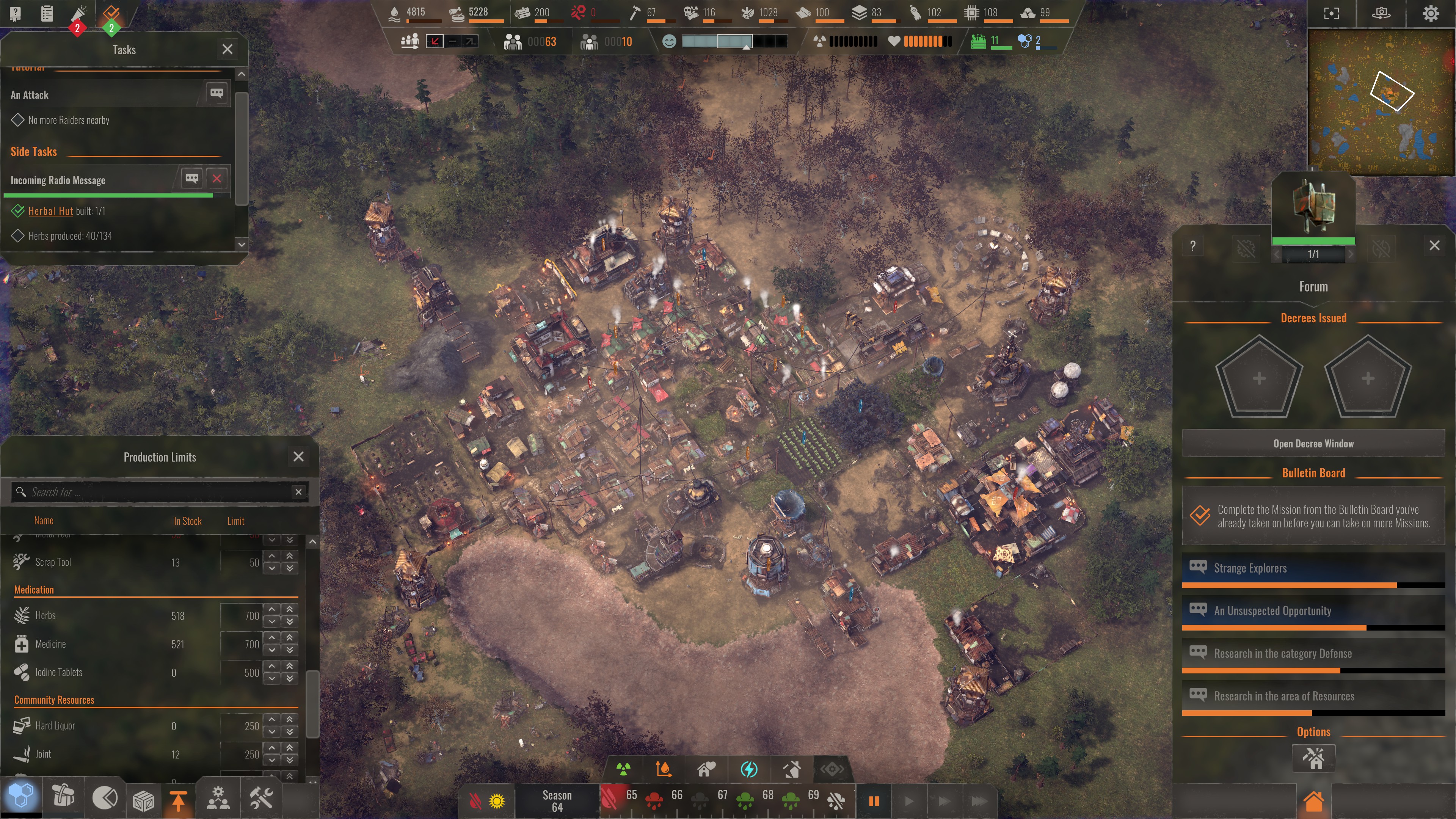The height and width of the screenshot is (819, 1456).
Task: Dismiss the Incoming Radio Message side task
Action: pyautogui.click(x=217, y=179)
